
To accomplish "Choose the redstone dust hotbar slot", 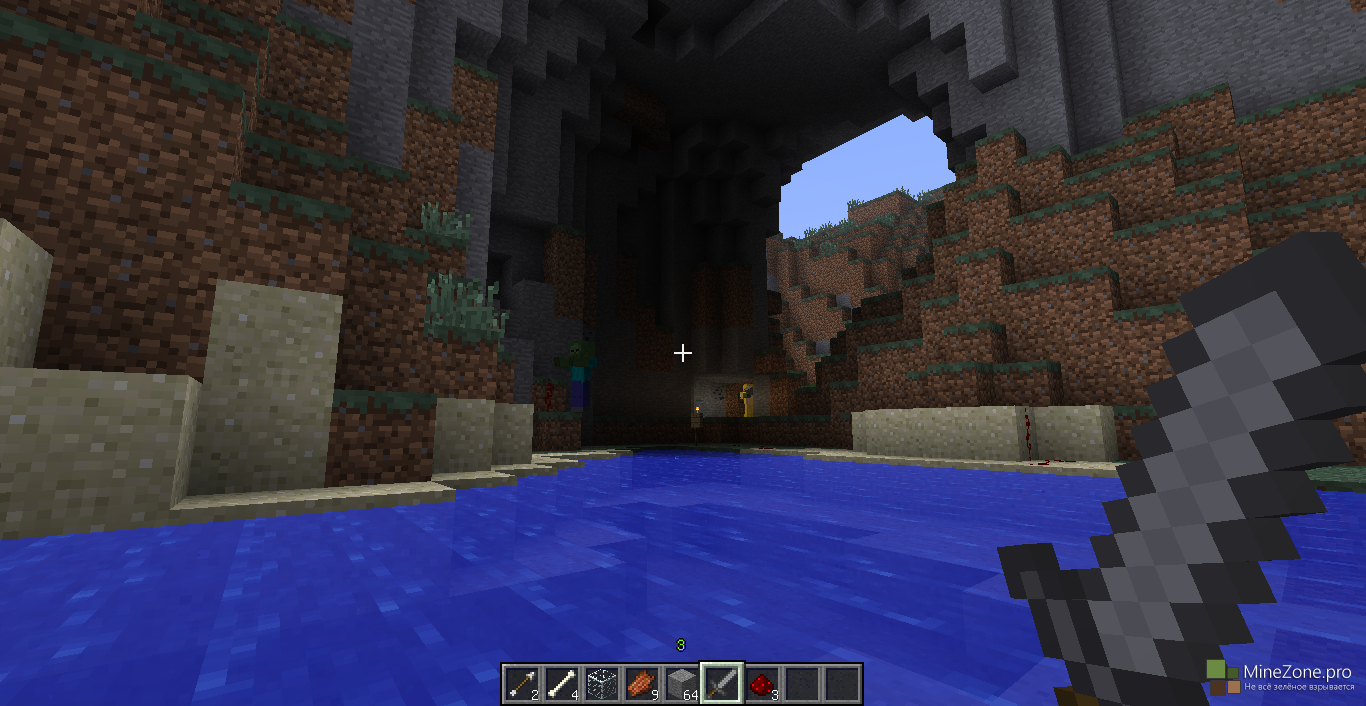I will click(761, 684).
